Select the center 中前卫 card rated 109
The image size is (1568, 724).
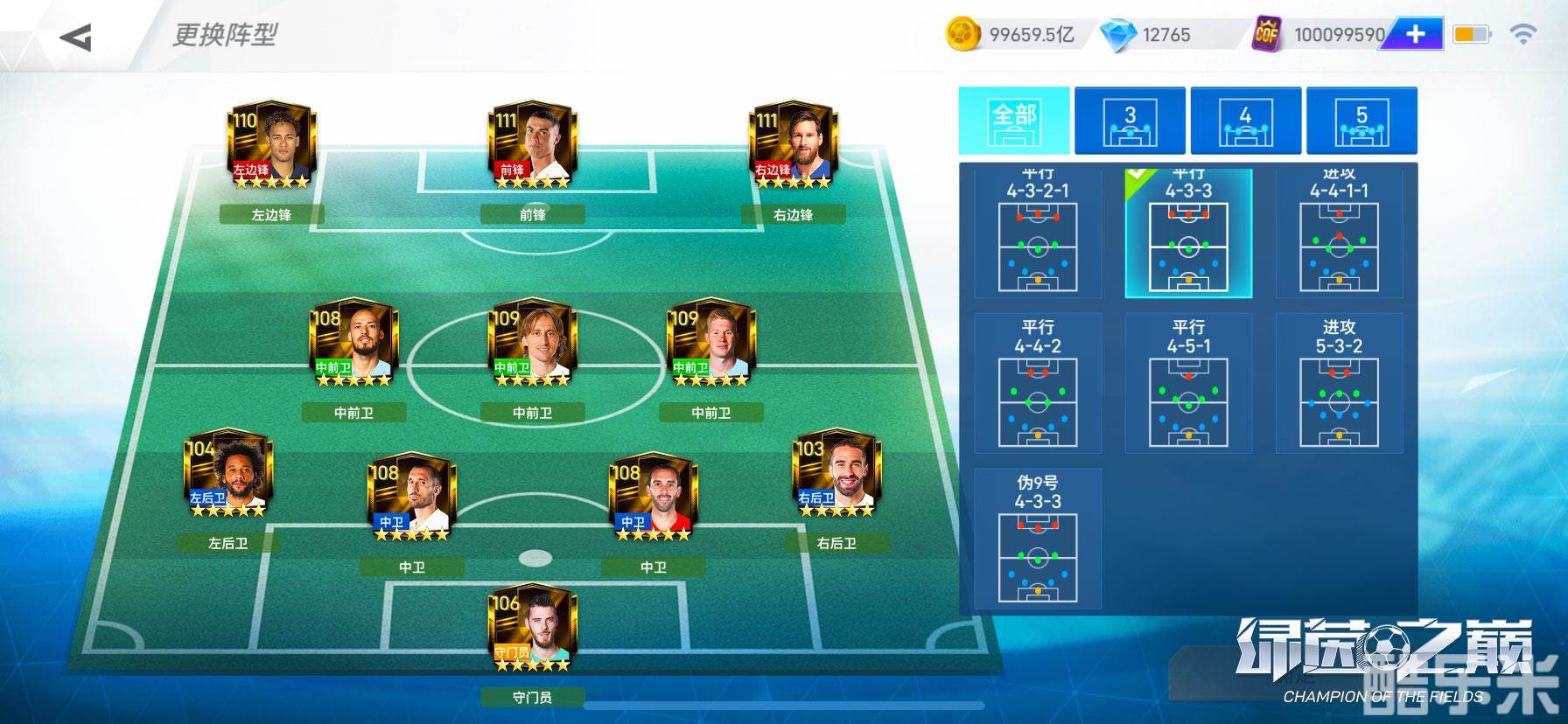pyautogui.click(x=531, y=345)
